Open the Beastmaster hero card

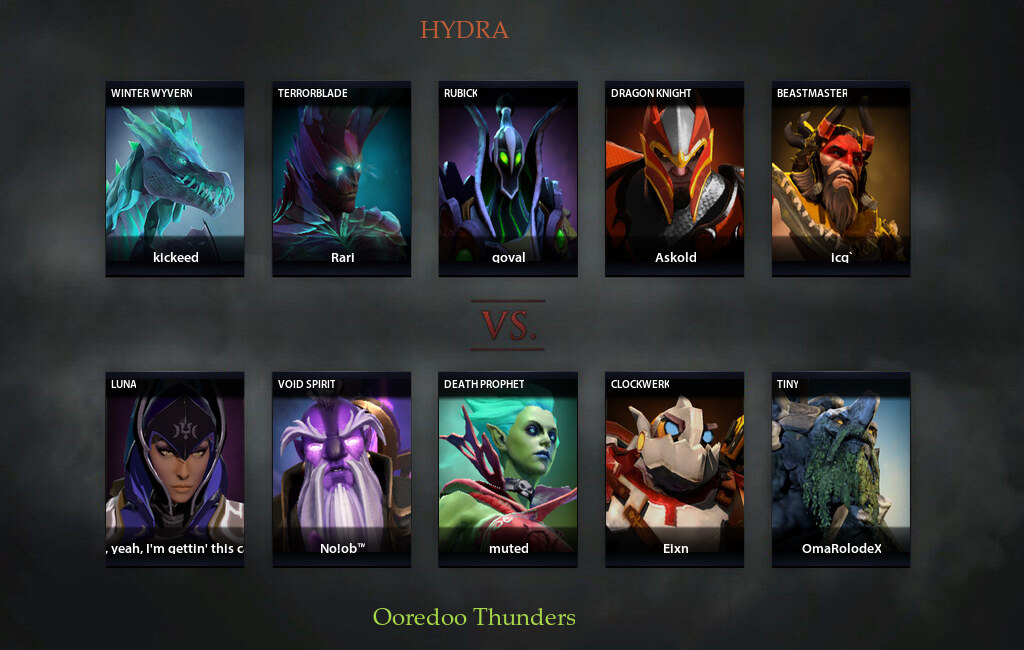(841, 178)
